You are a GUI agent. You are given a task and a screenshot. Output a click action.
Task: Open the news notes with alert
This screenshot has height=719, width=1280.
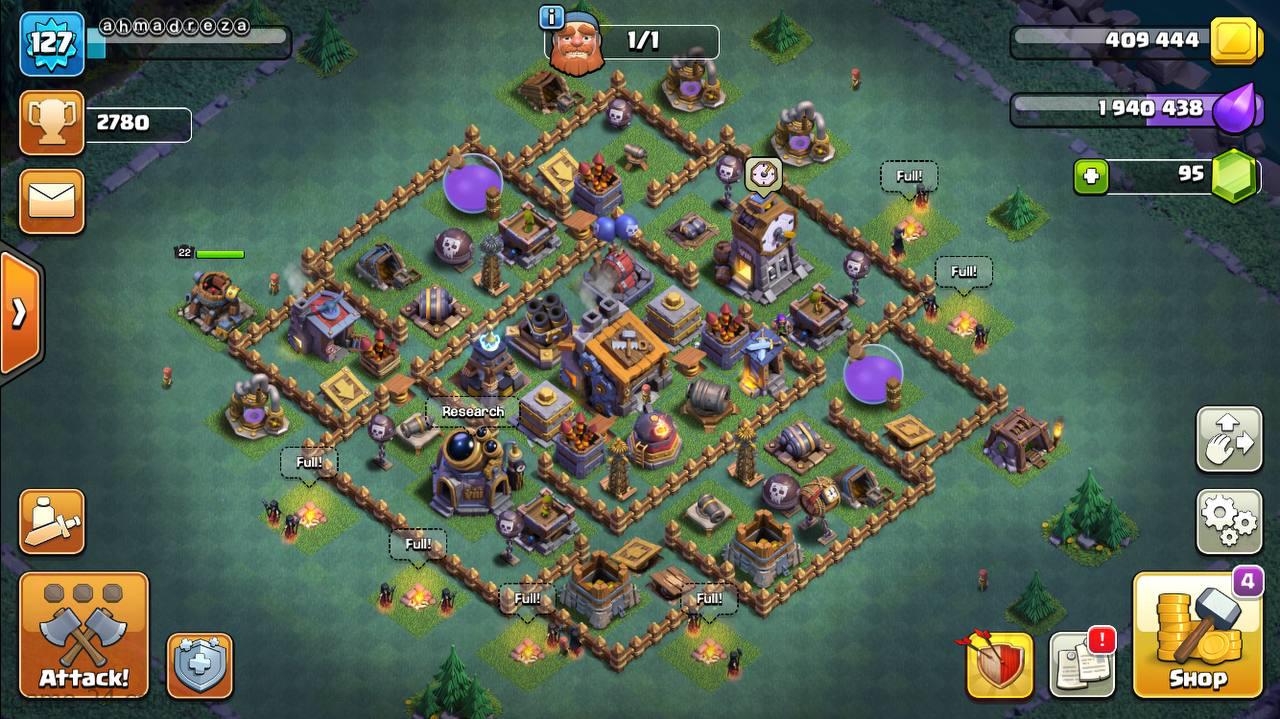1082,663
